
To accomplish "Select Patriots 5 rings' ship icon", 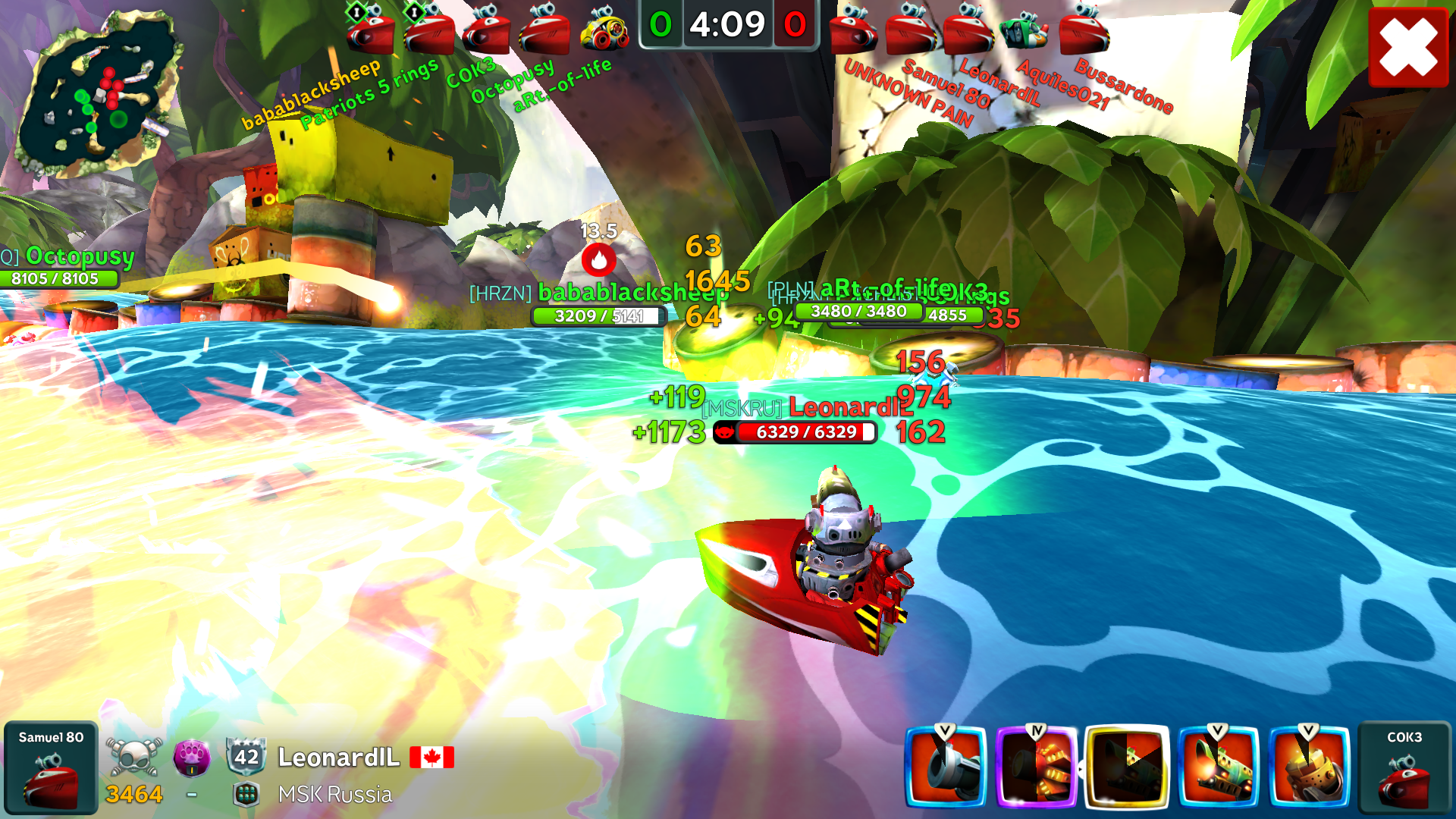I will click(x=429, y=32).
